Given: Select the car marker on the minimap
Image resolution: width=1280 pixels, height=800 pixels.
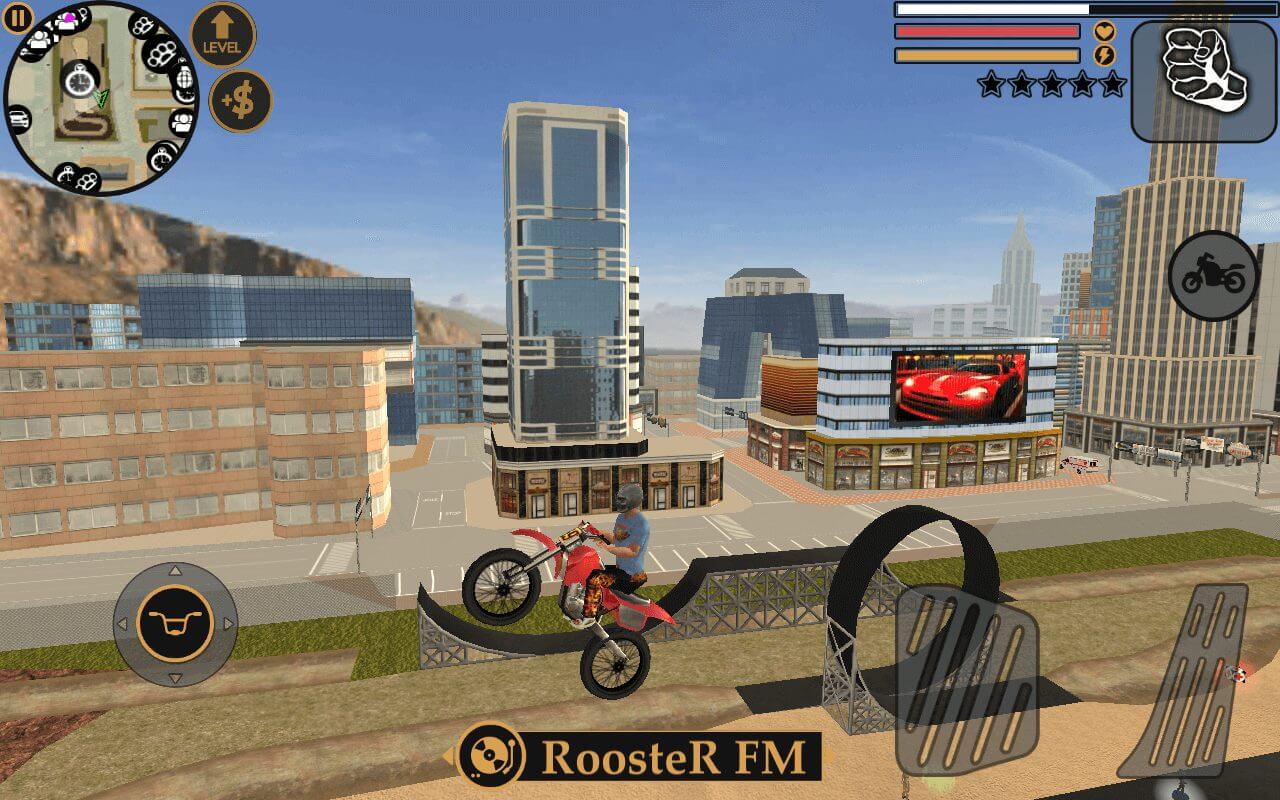Looking at the screenshot, I should pos(19,118).
